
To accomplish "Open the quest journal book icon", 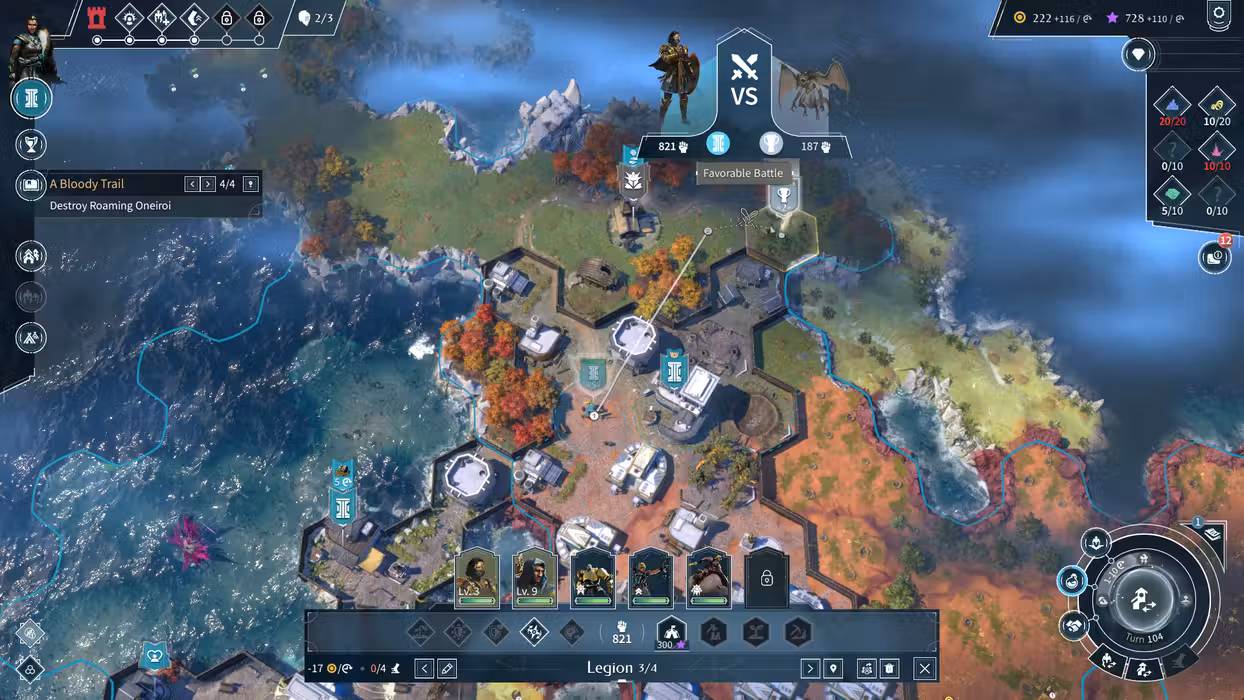I will (31, 185).
